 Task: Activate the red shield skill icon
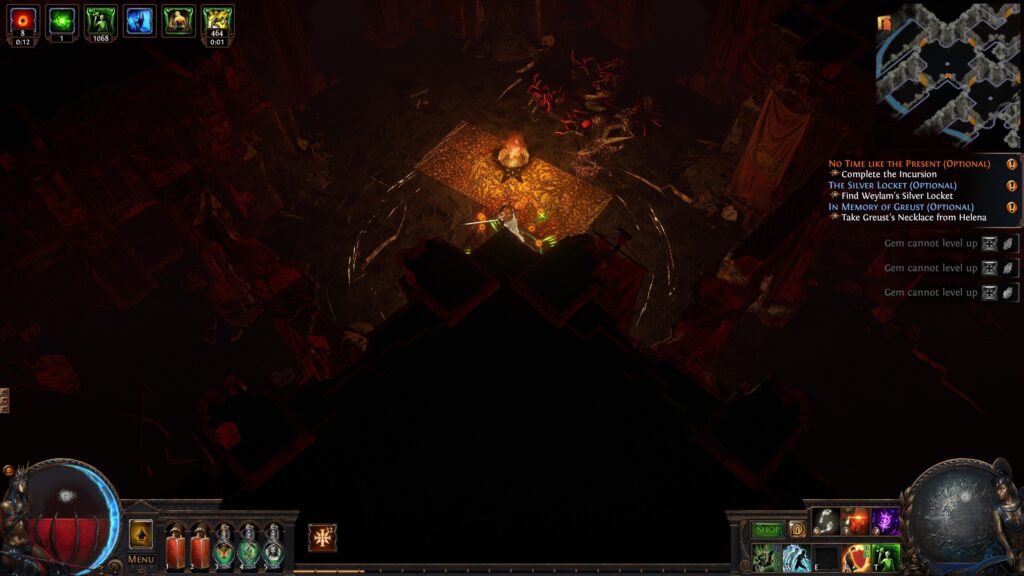tap(855, 558)
